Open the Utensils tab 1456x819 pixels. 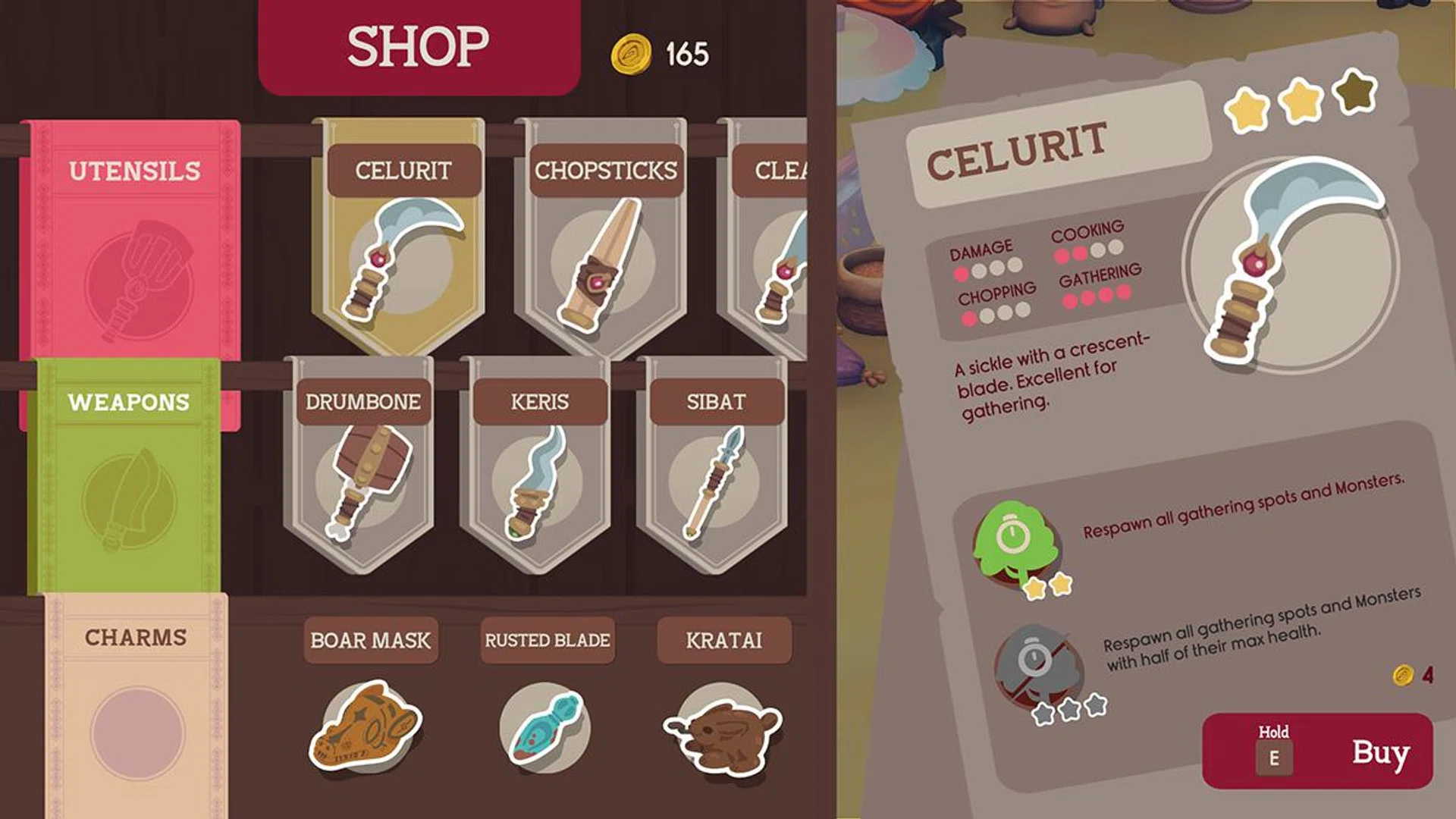(x=135, y=171)
